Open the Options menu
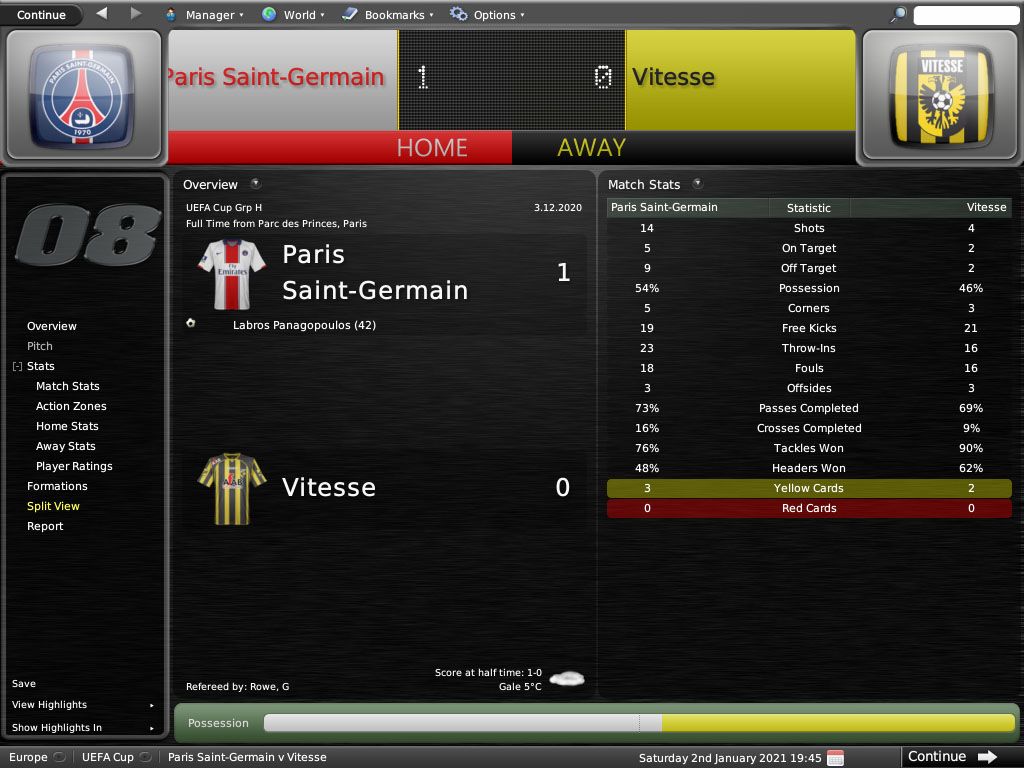This screenshot has height=768, width=1024. pyautogui.click(x=486, y=15)
